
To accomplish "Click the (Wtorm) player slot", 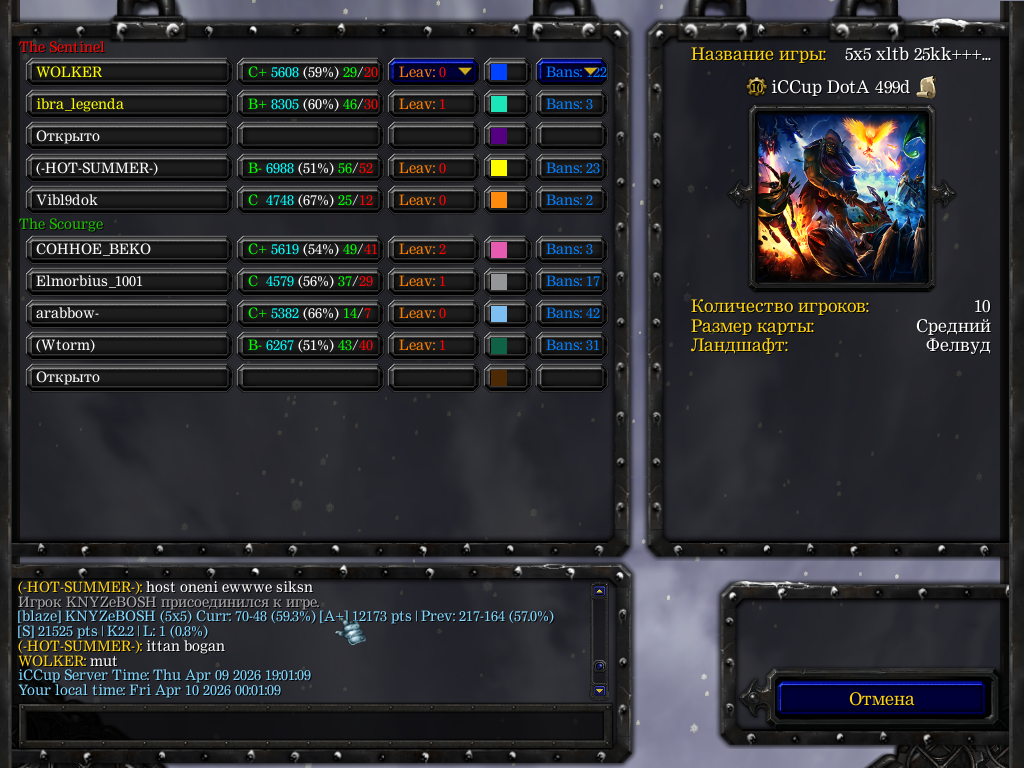I will (x=129, y=345).
